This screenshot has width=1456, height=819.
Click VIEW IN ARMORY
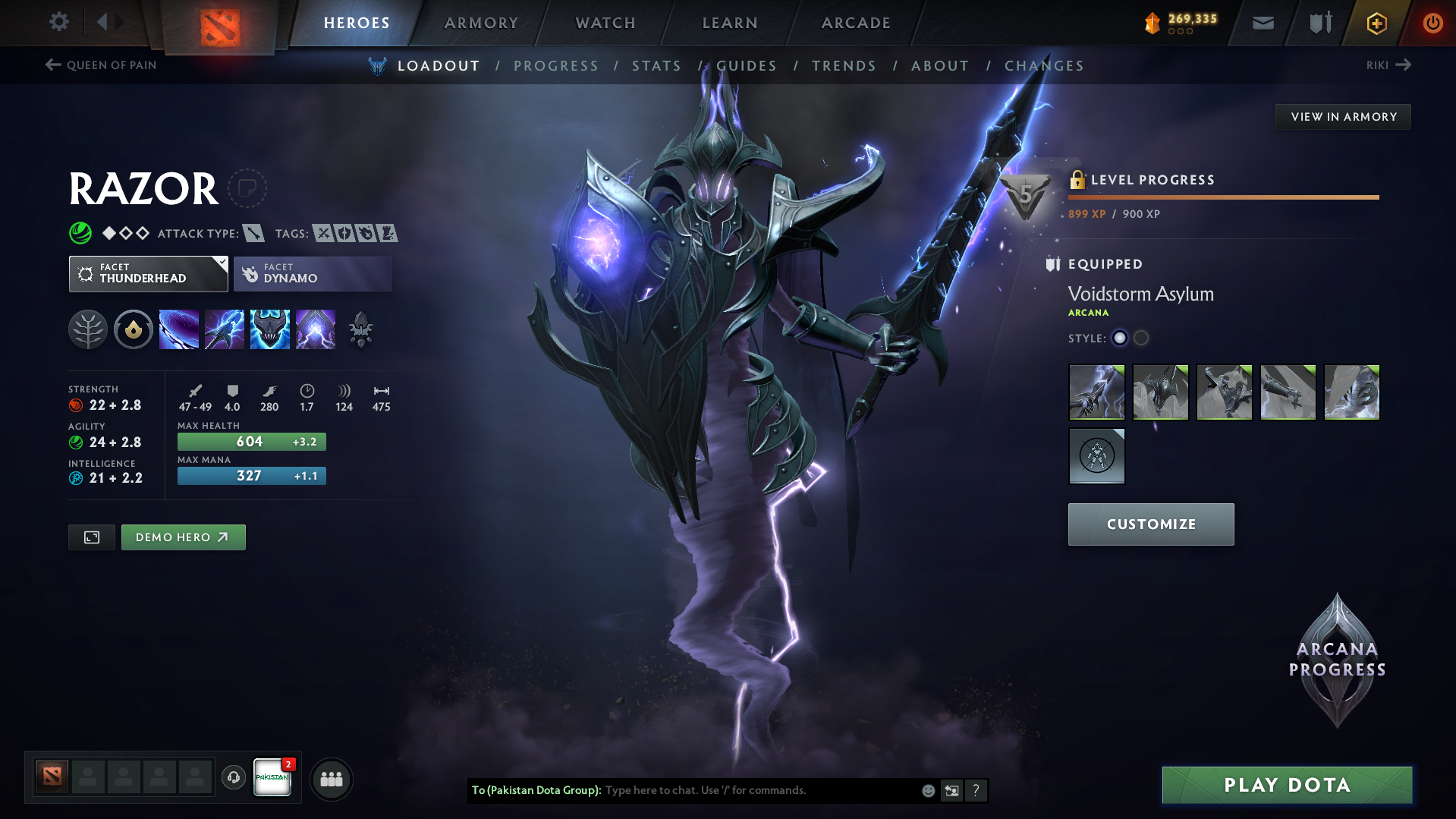[1342, 116]
